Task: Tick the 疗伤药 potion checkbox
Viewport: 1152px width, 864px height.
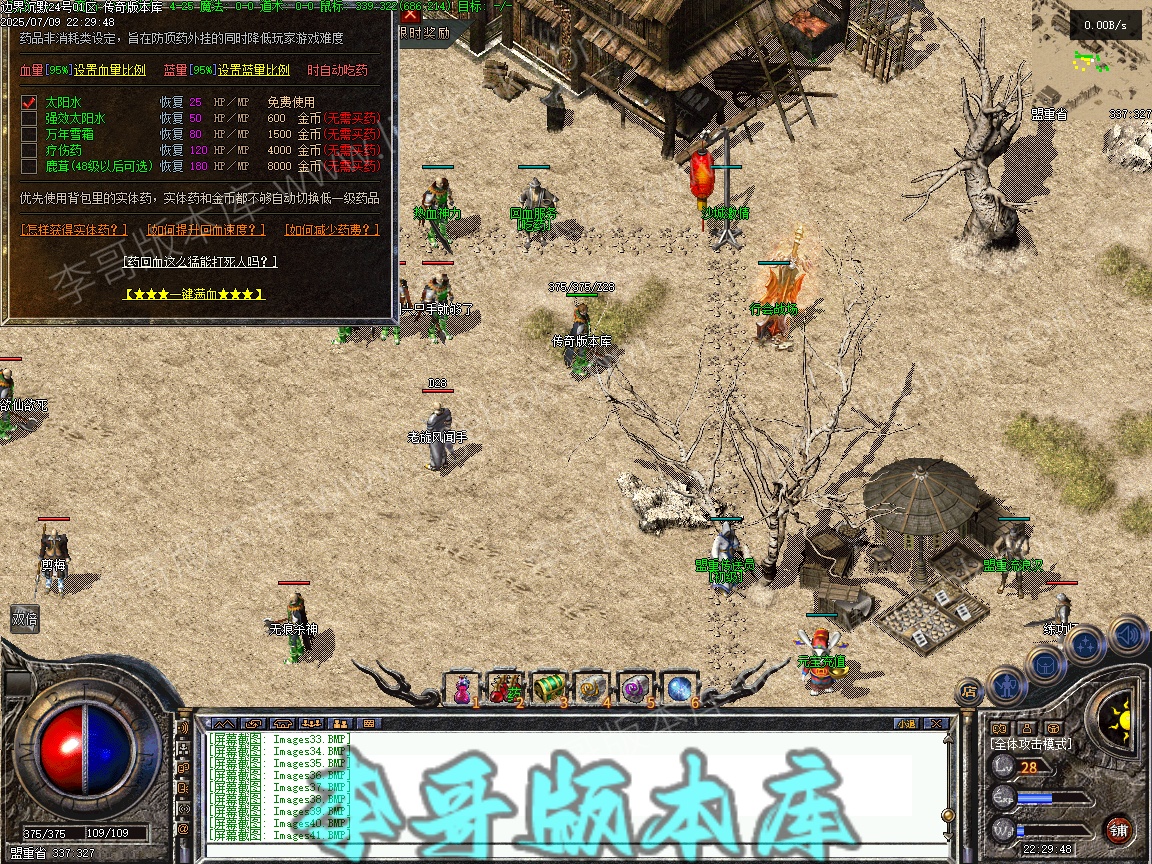Action: point(30,150)
